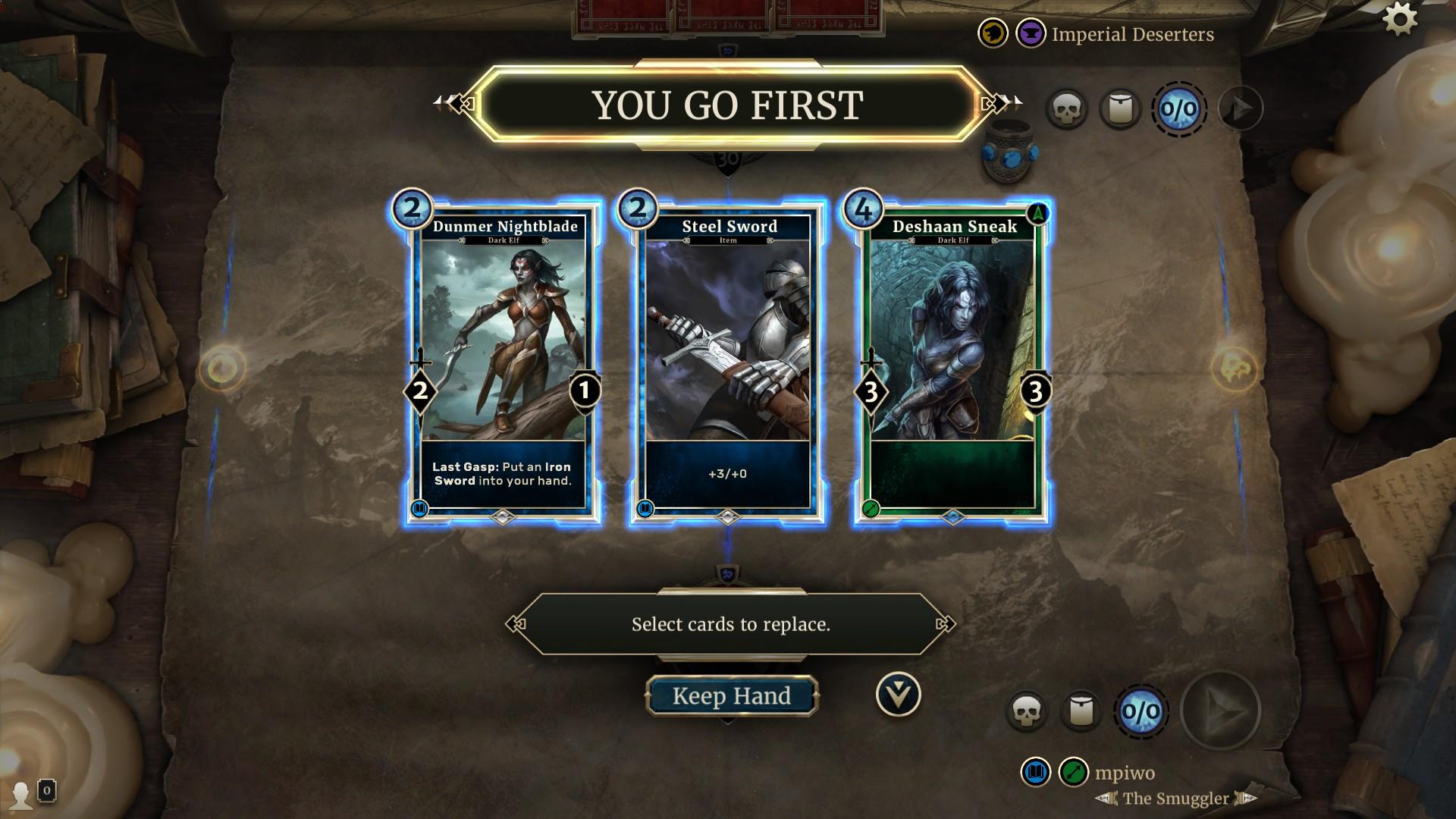This screenshot has height=819, width=1456.
Task: Click your blue Intelligence book icon
Action: [1037, 773]
